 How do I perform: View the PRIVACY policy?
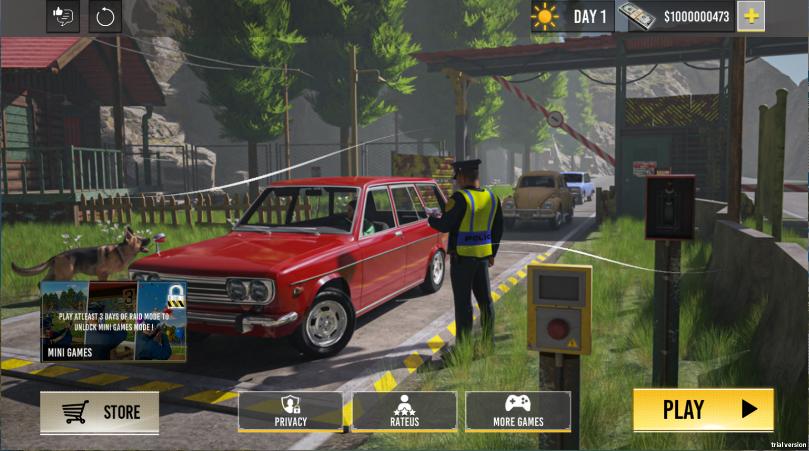[291, 410]
